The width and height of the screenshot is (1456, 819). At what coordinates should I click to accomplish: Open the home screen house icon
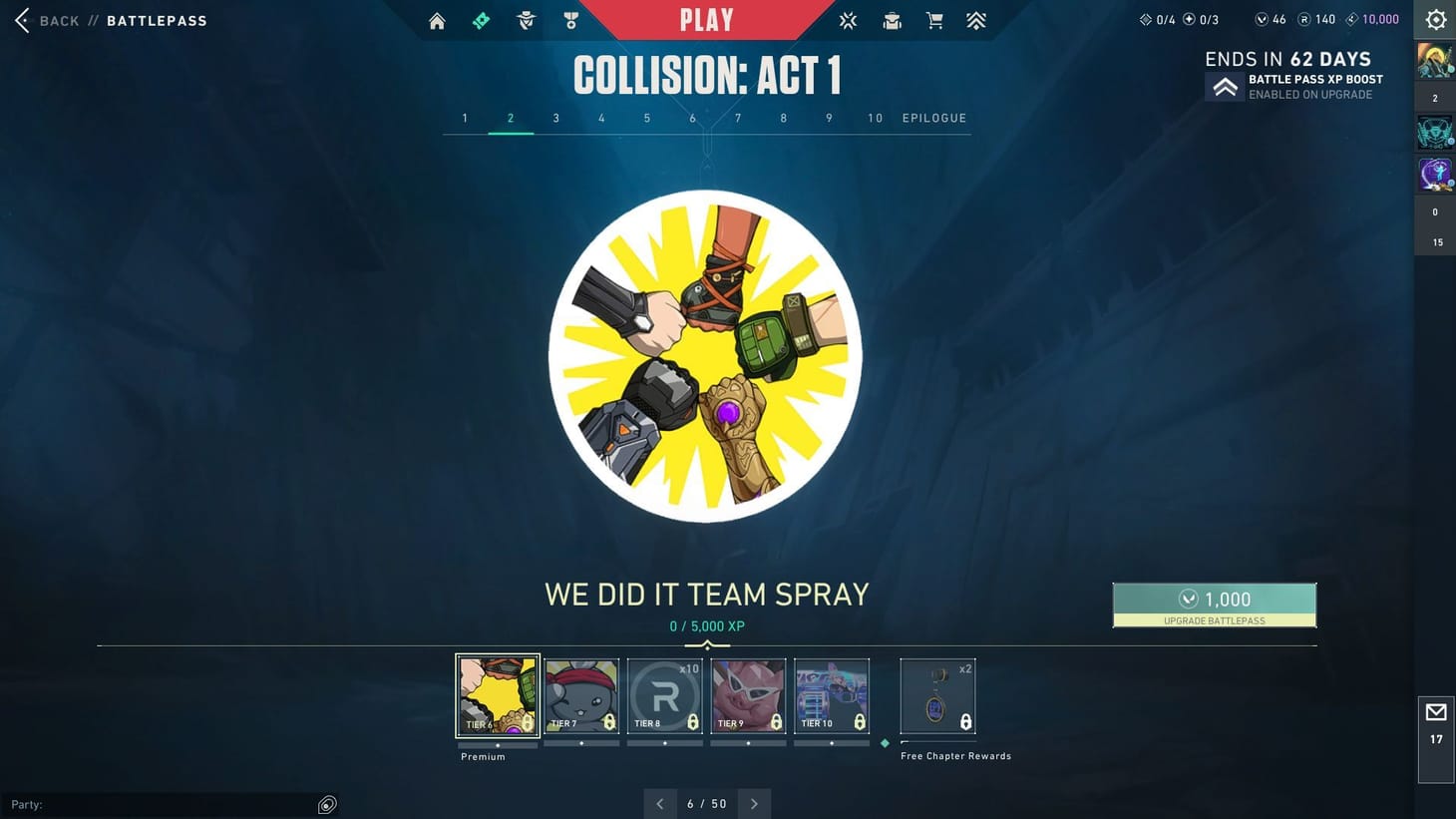pos(436,20)
